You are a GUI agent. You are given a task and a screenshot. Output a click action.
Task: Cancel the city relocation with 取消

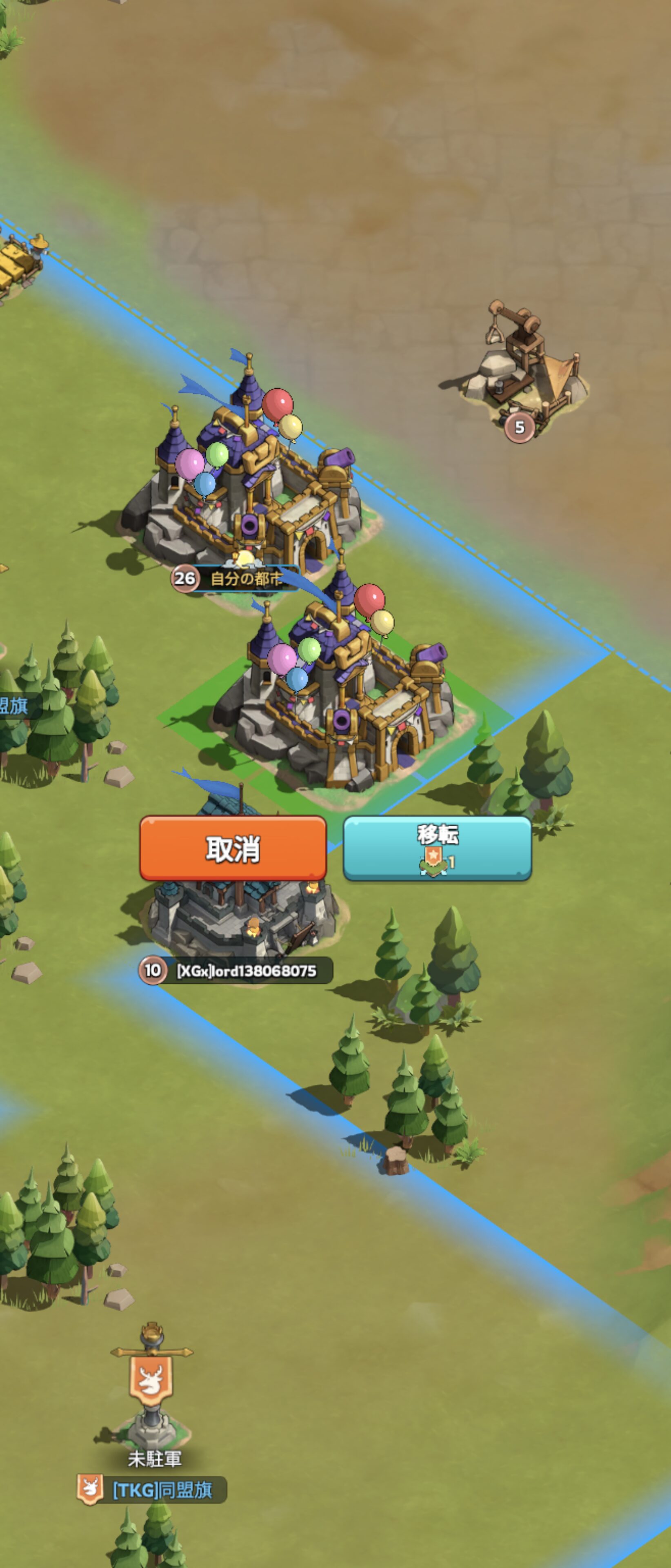pyautogui.click(x=233, y=848)
